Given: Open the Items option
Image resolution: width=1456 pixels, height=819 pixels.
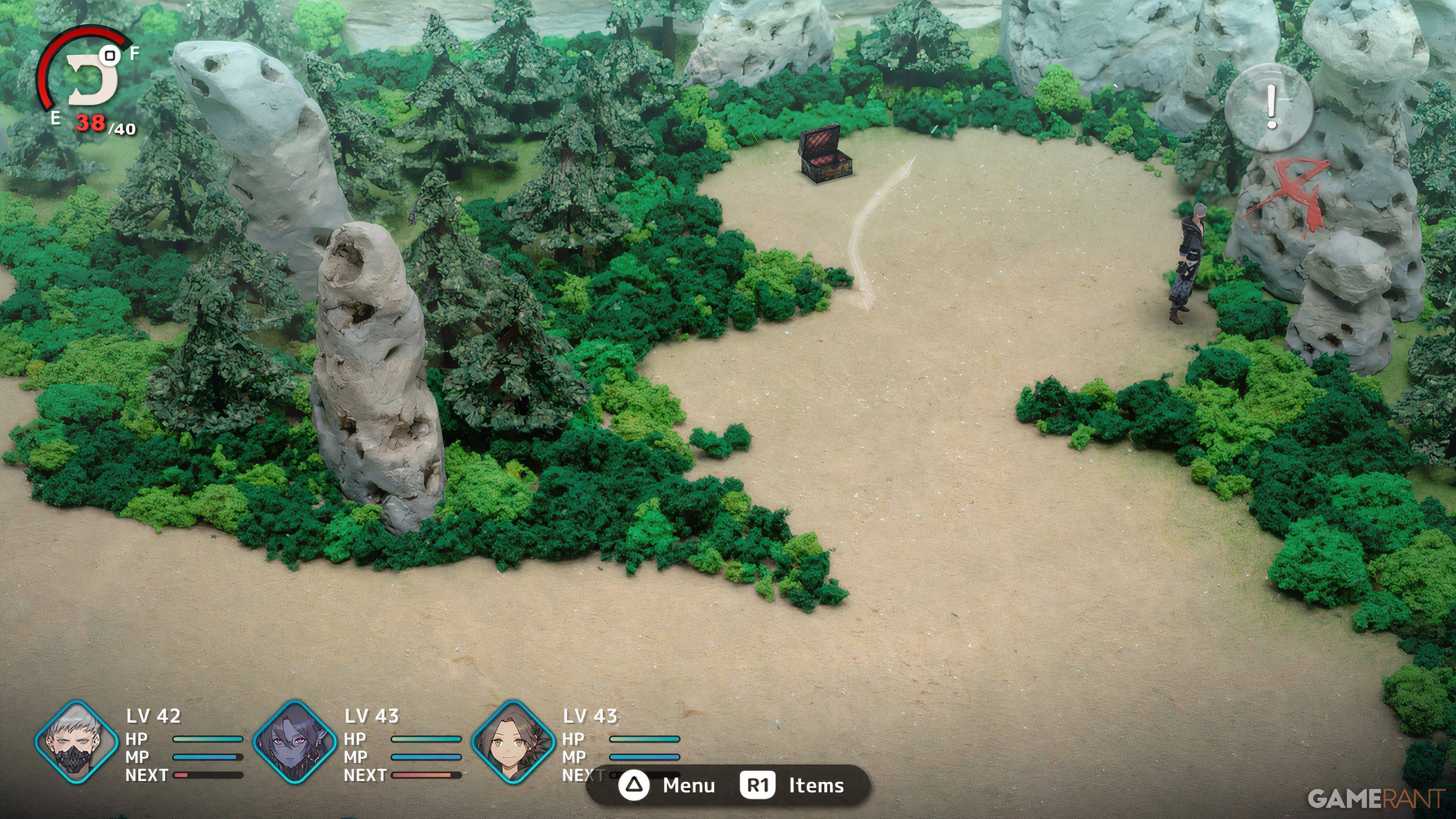Looking at the screenshot, I should point(793,786).
